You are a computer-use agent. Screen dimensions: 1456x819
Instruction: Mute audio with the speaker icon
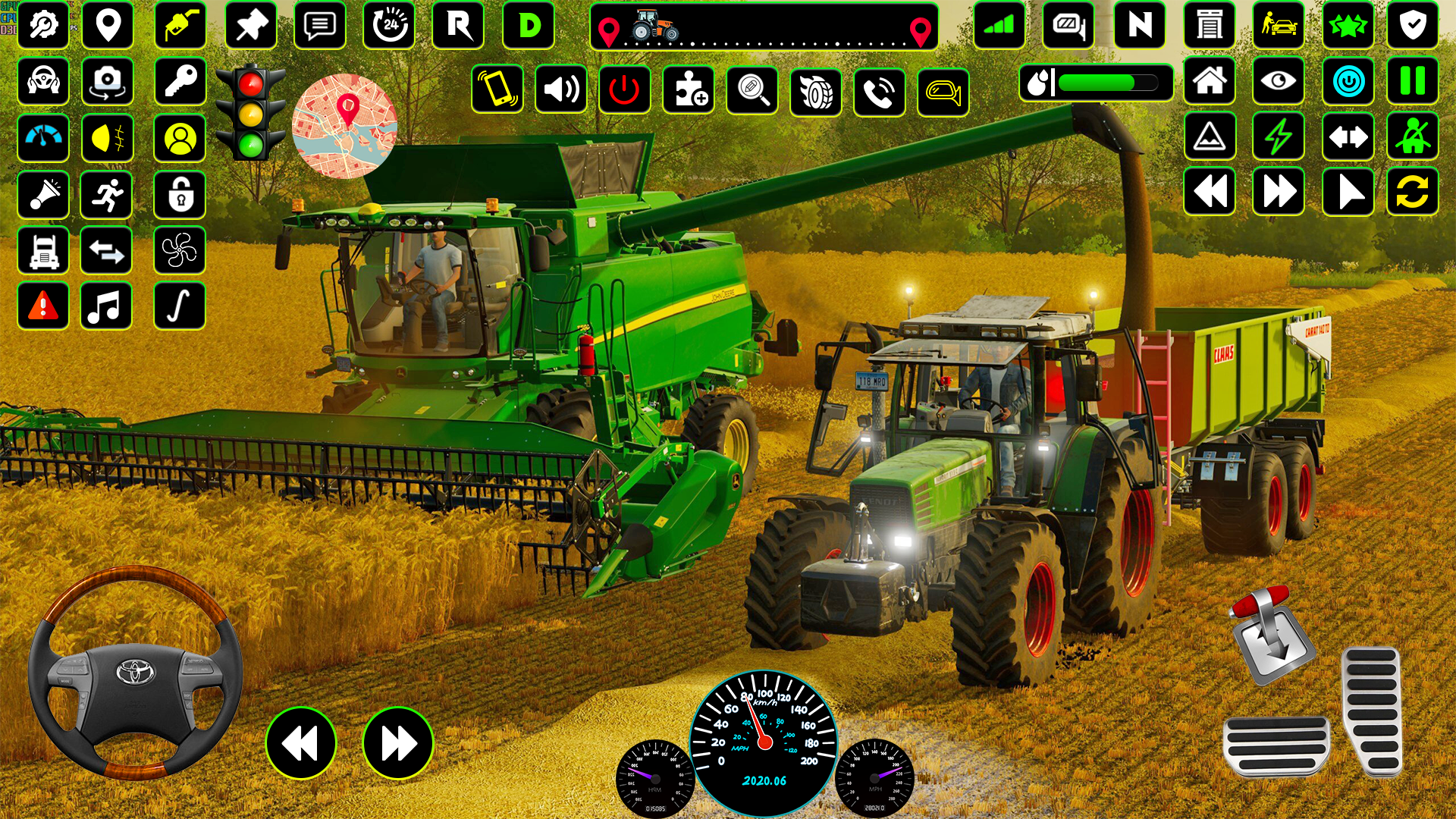click(x=560, y=93)
